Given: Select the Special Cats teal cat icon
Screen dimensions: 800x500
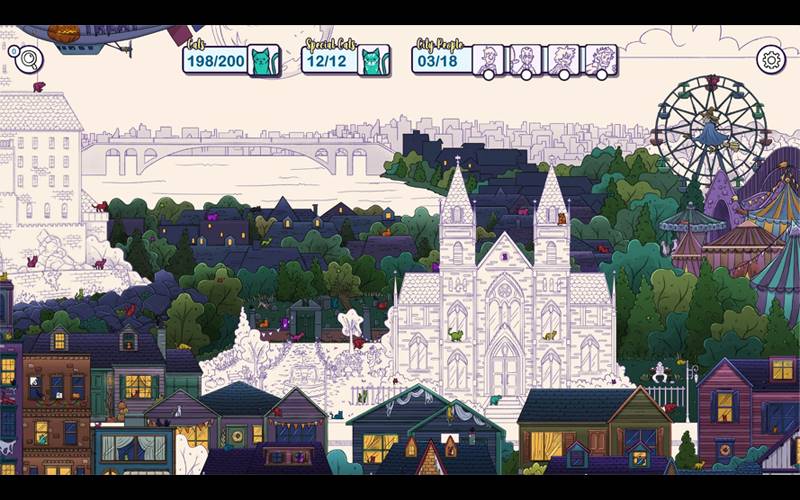Looking at the screenshot, I should pos(374,61).
